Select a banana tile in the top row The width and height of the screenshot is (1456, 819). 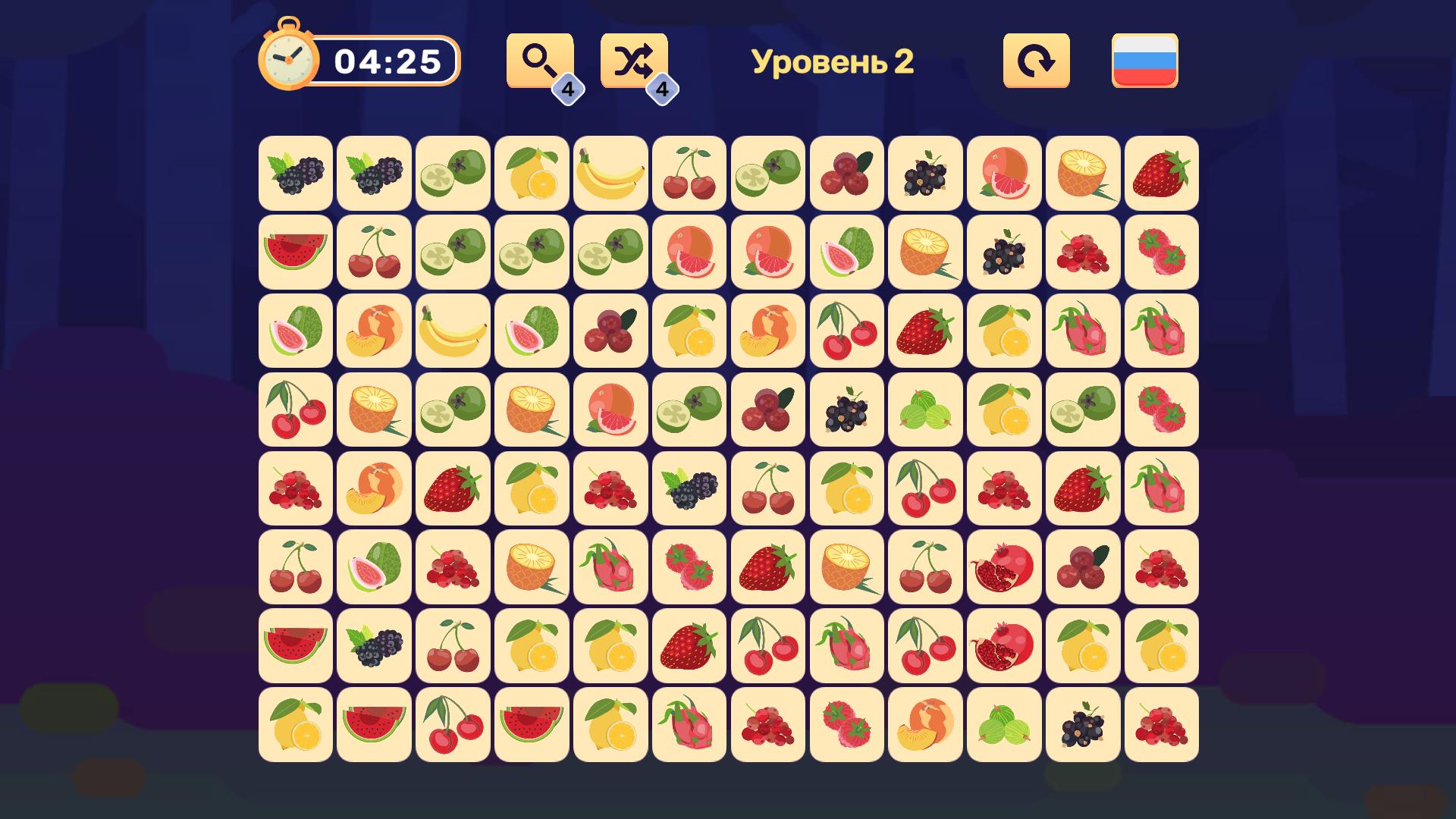[x=610, y=174]
